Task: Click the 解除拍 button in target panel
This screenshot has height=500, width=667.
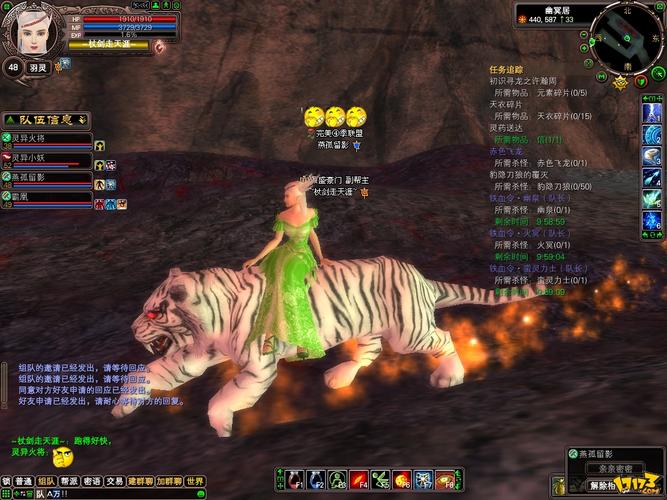Action: pyautogui.click(x=601, y=486)
